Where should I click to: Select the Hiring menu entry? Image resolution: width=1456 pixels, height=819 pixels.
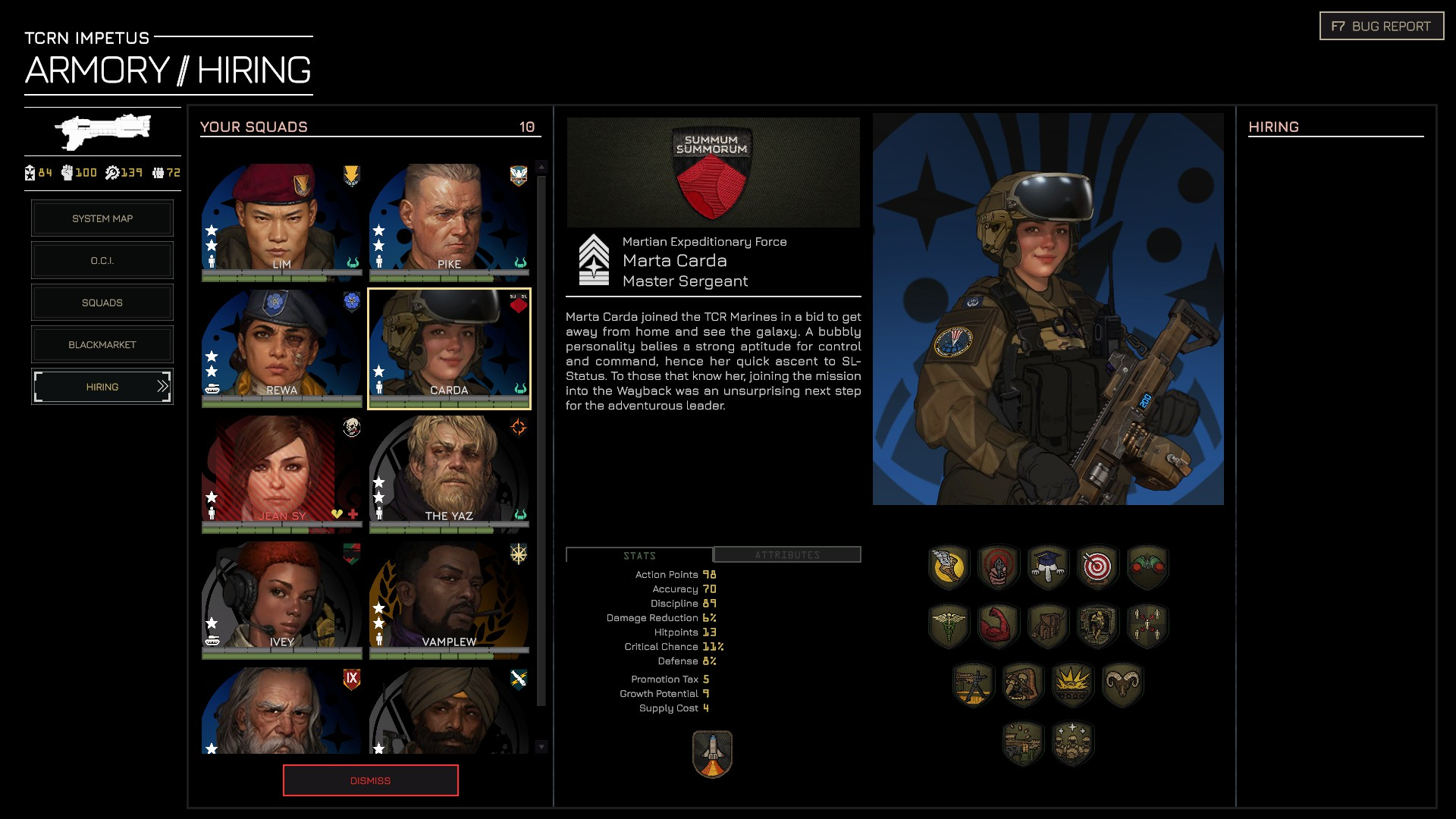102,387
